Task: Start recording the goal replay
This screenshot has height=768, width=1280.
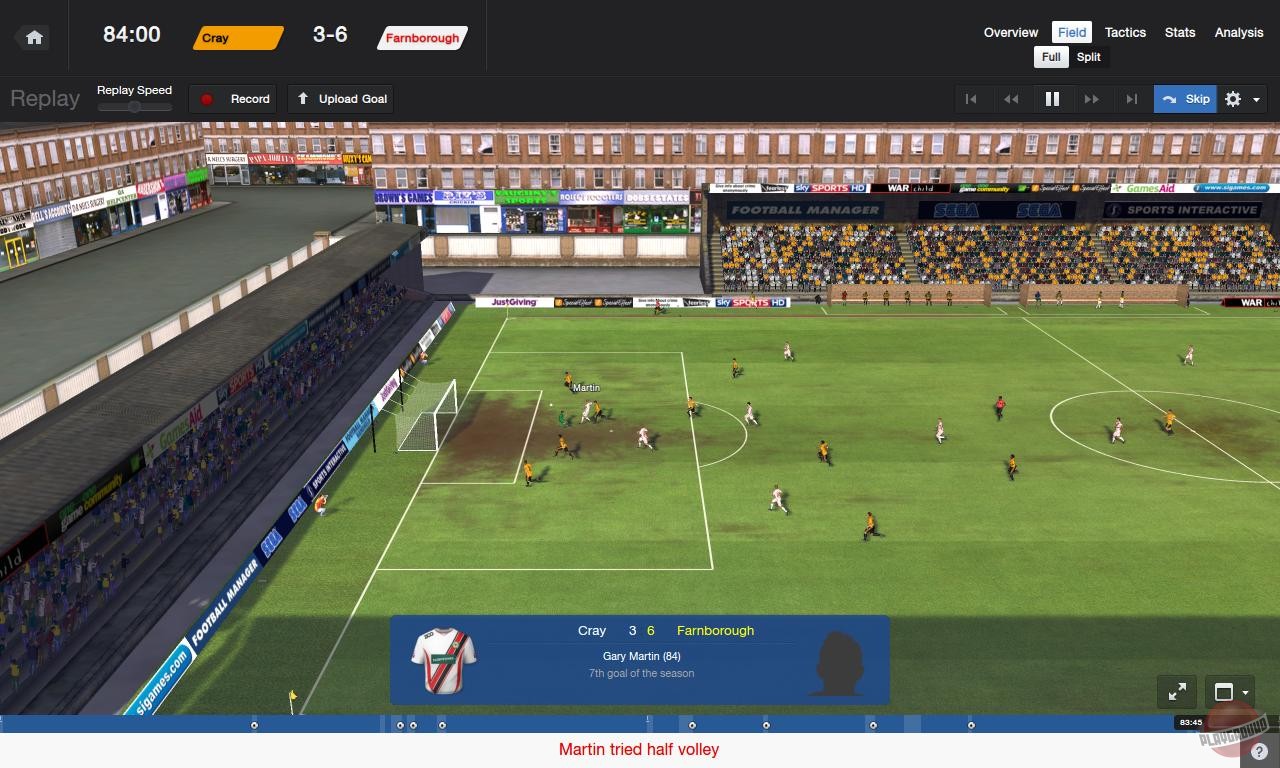Action: pos(232,99)
